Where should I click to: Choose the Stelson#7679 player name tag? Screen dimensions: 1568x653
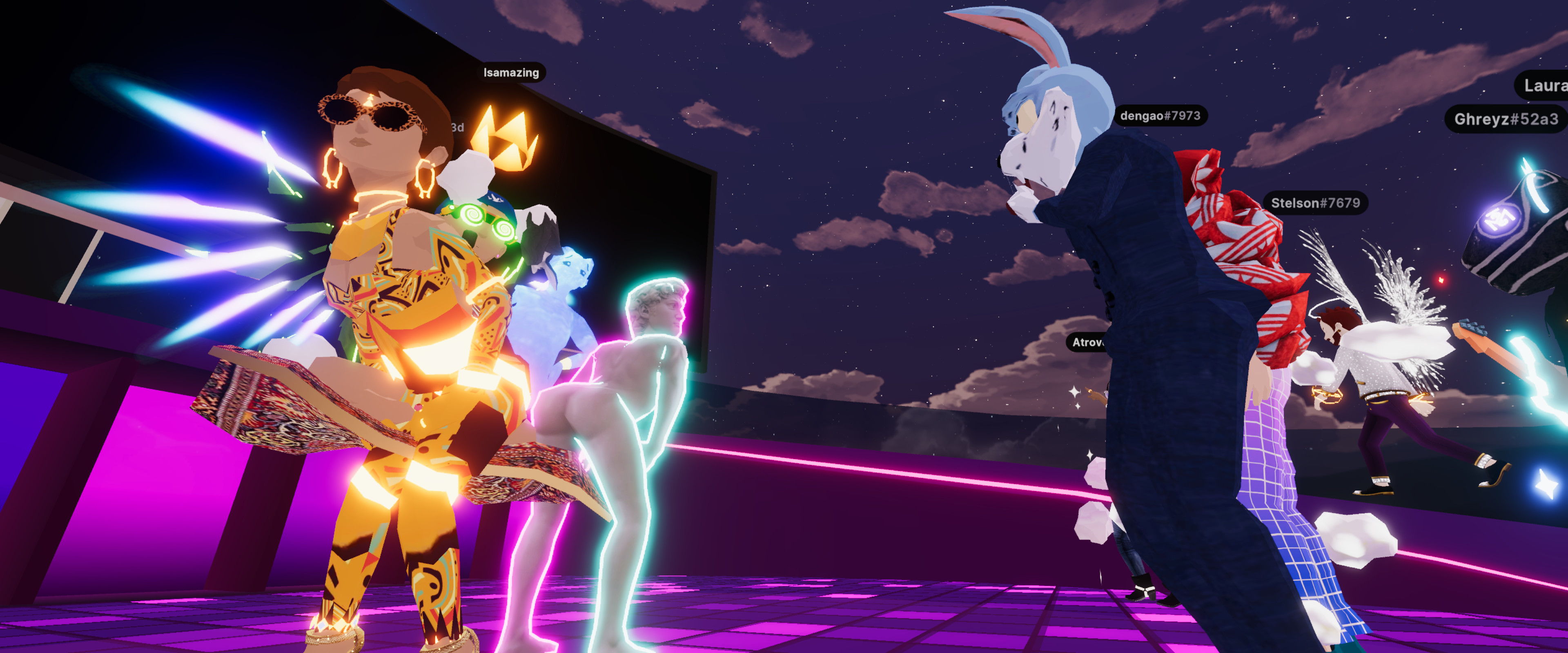(x=1315, y=203)
